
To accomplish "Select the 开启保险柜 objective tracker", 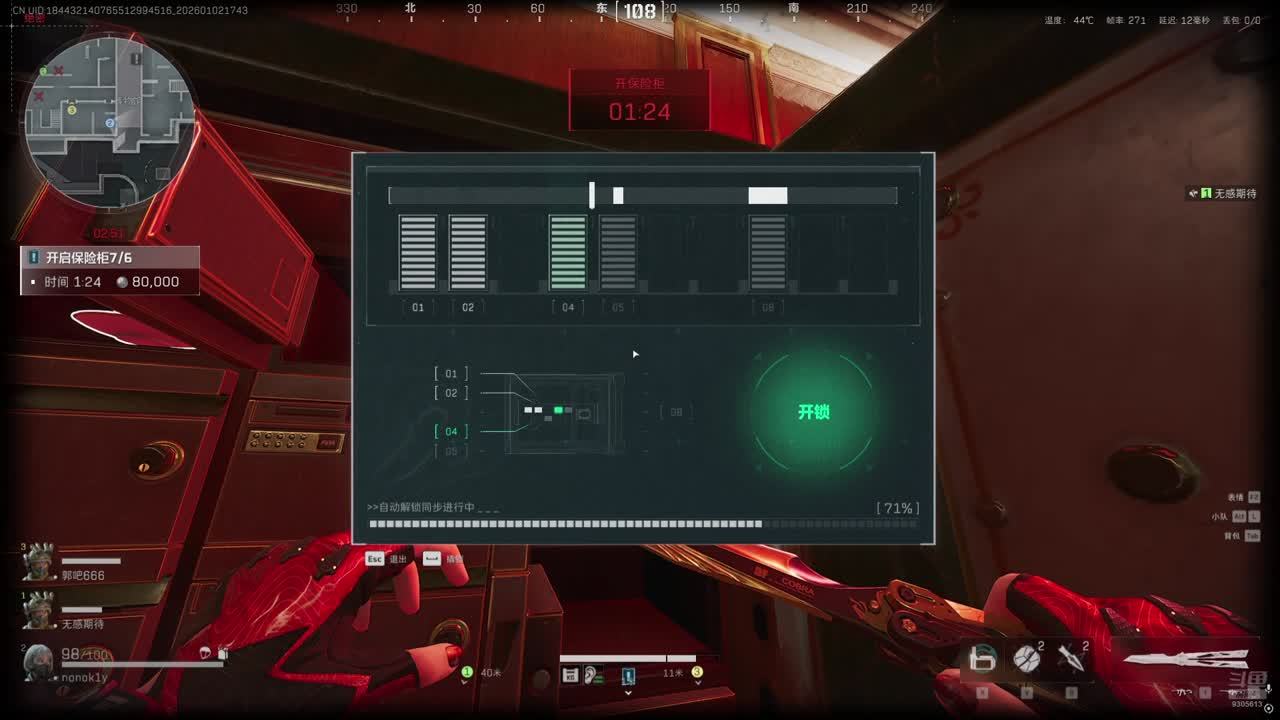I will 110,270.
